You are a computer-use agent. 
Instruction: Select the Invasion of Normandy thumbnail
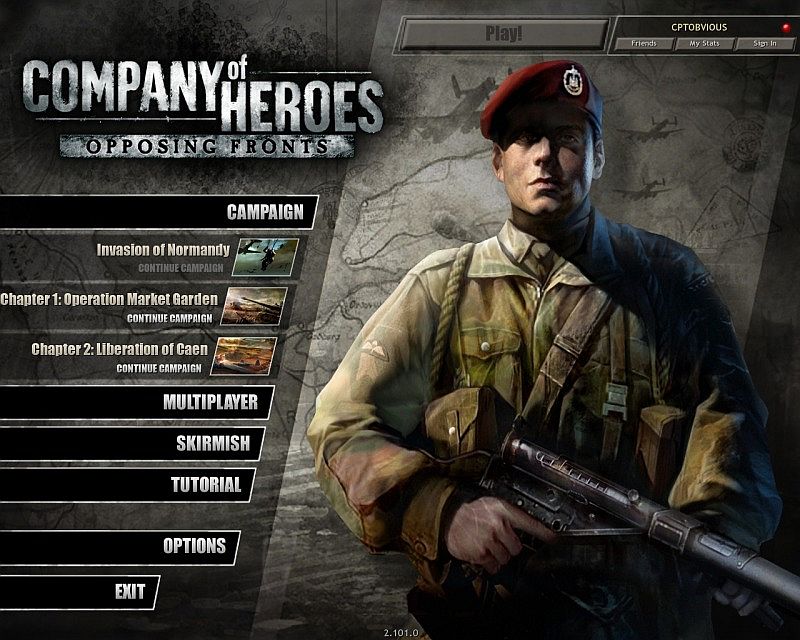(266, 256)
